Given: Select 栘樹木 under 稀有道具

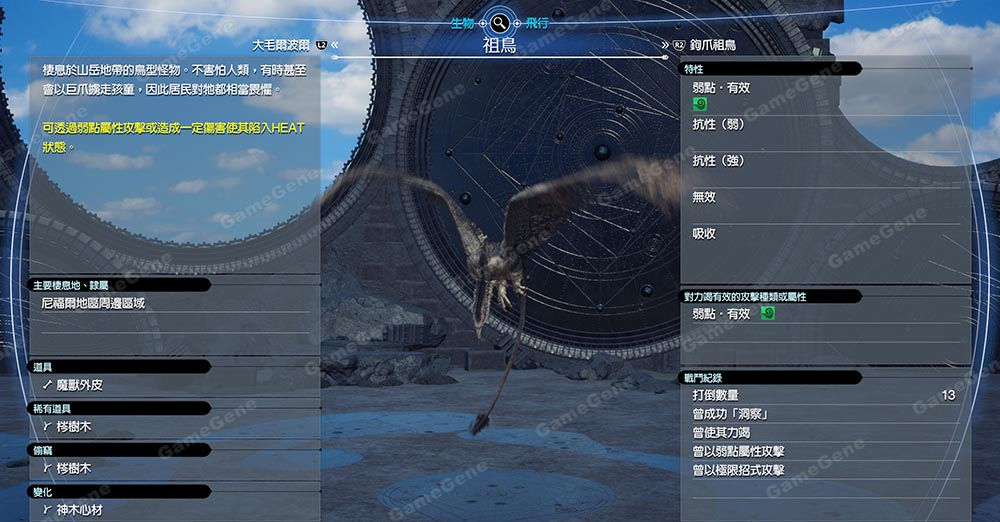Looking at the screenshot, I should click(73, 426).
